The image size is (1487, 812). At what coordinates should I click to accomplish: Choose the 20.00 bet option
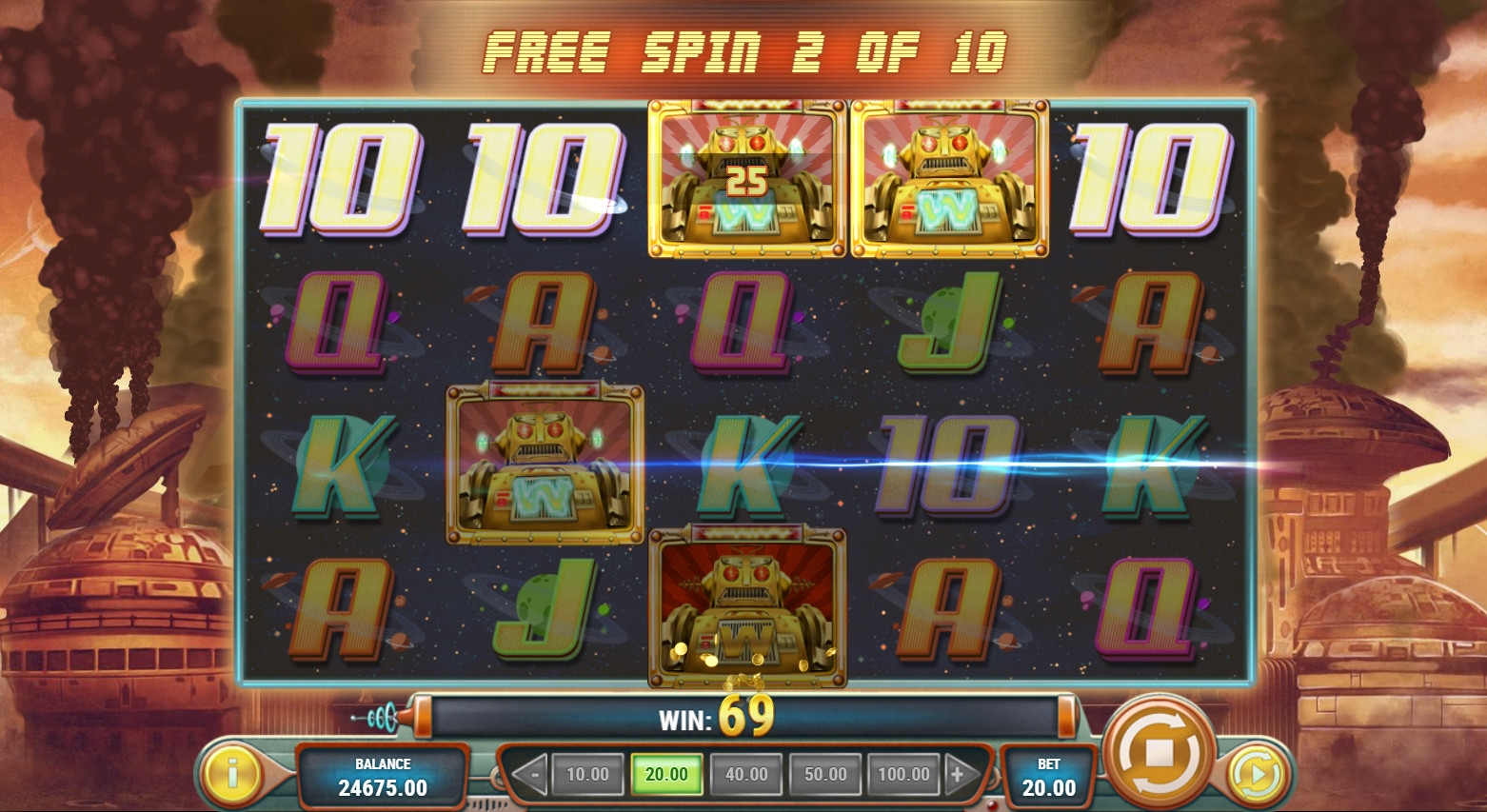point(666,775)
